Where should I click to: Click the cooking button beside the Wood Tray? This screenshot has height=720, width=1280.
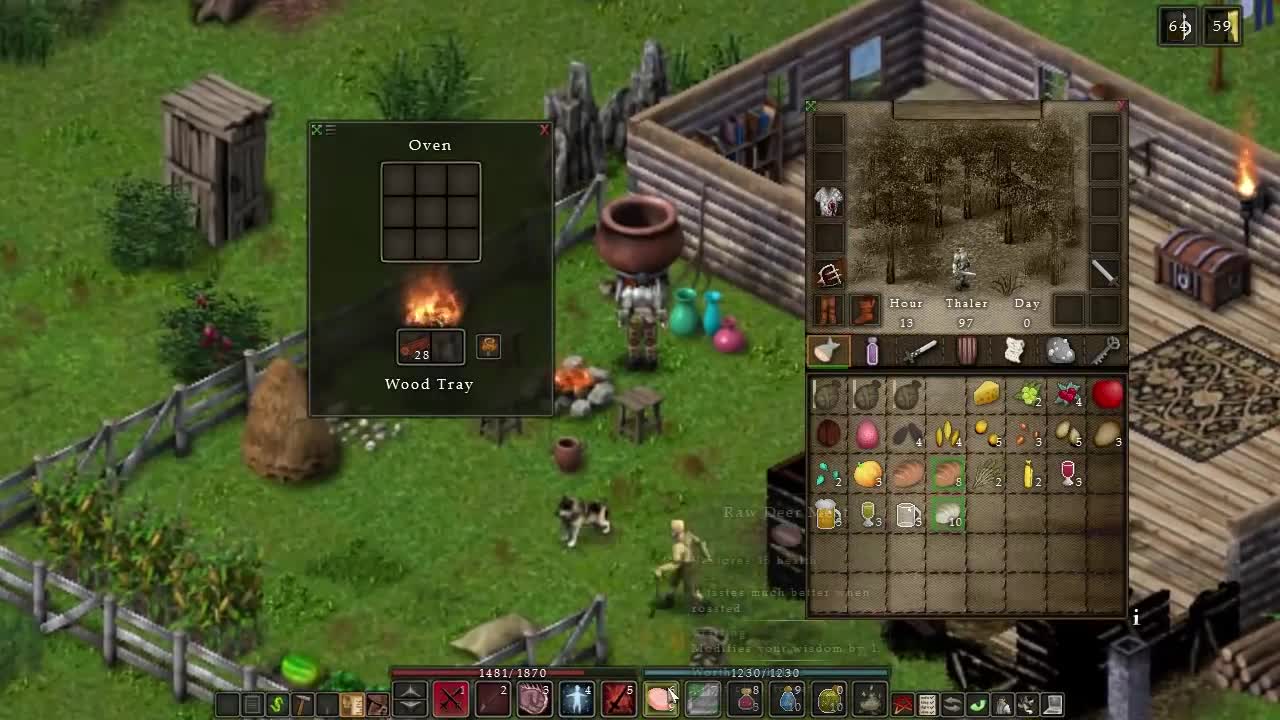[488, 346]
